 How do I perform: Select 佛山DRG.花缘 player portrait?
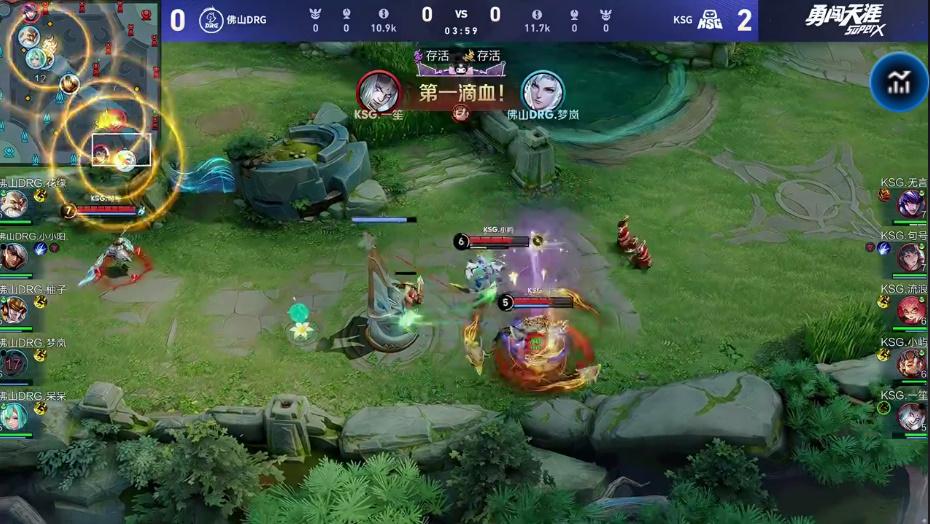point(14,205)
